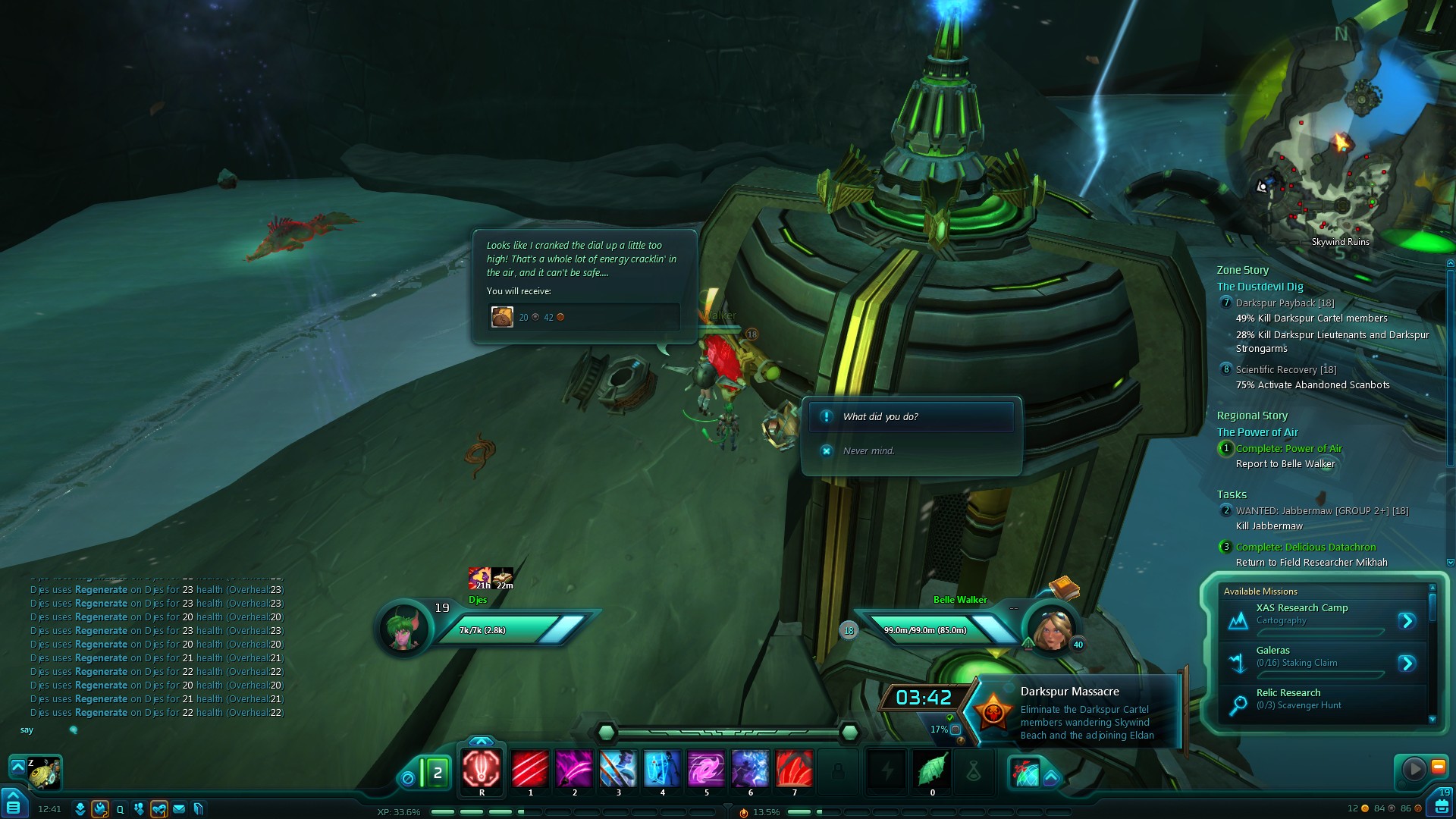This screenshot has width=1456, height=819.
Task: Use the red innate ability marked R
Action: click(x=482, y=769)
